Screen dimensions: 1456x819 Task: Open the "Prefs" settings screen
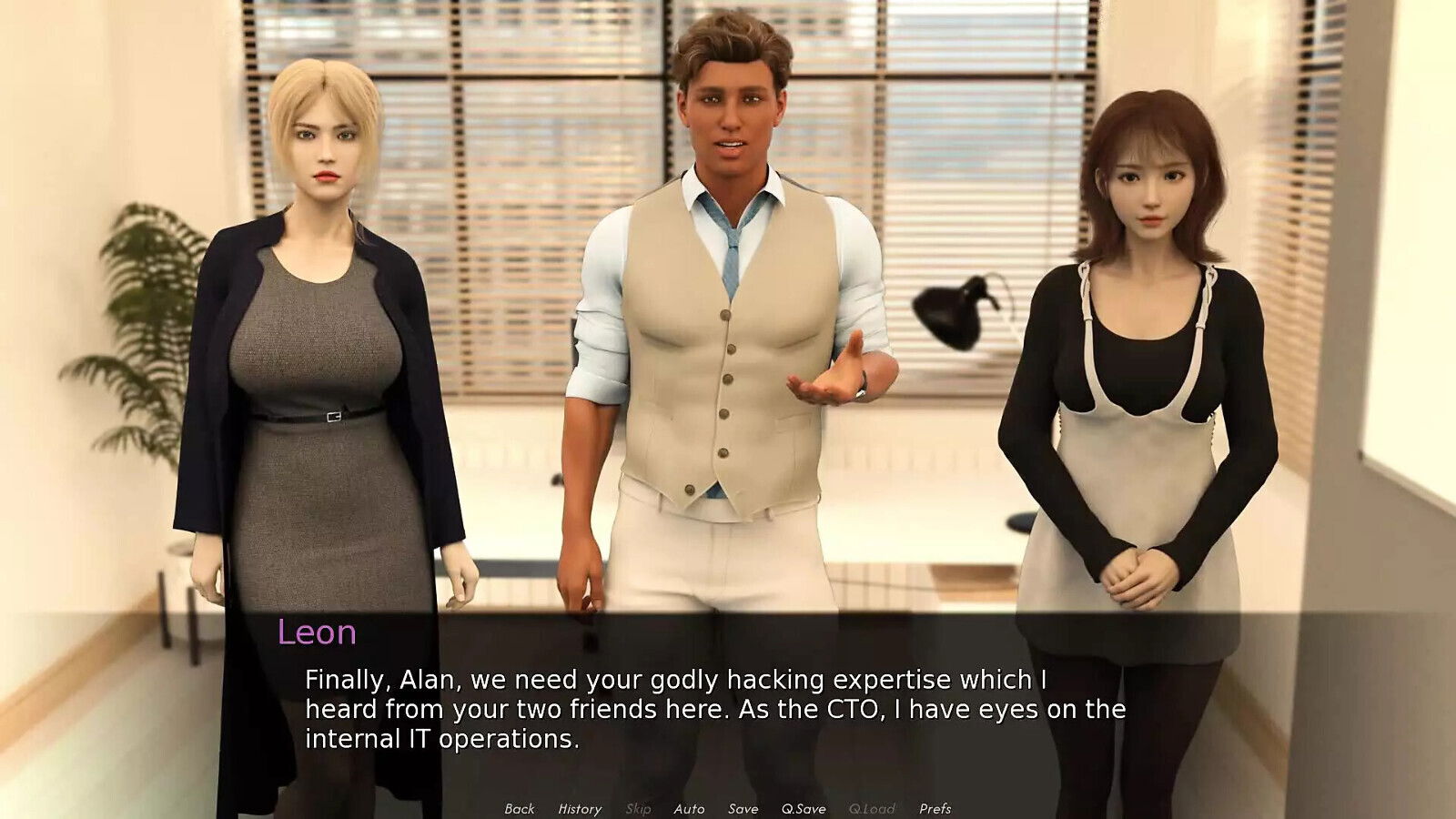coord(934,808)
